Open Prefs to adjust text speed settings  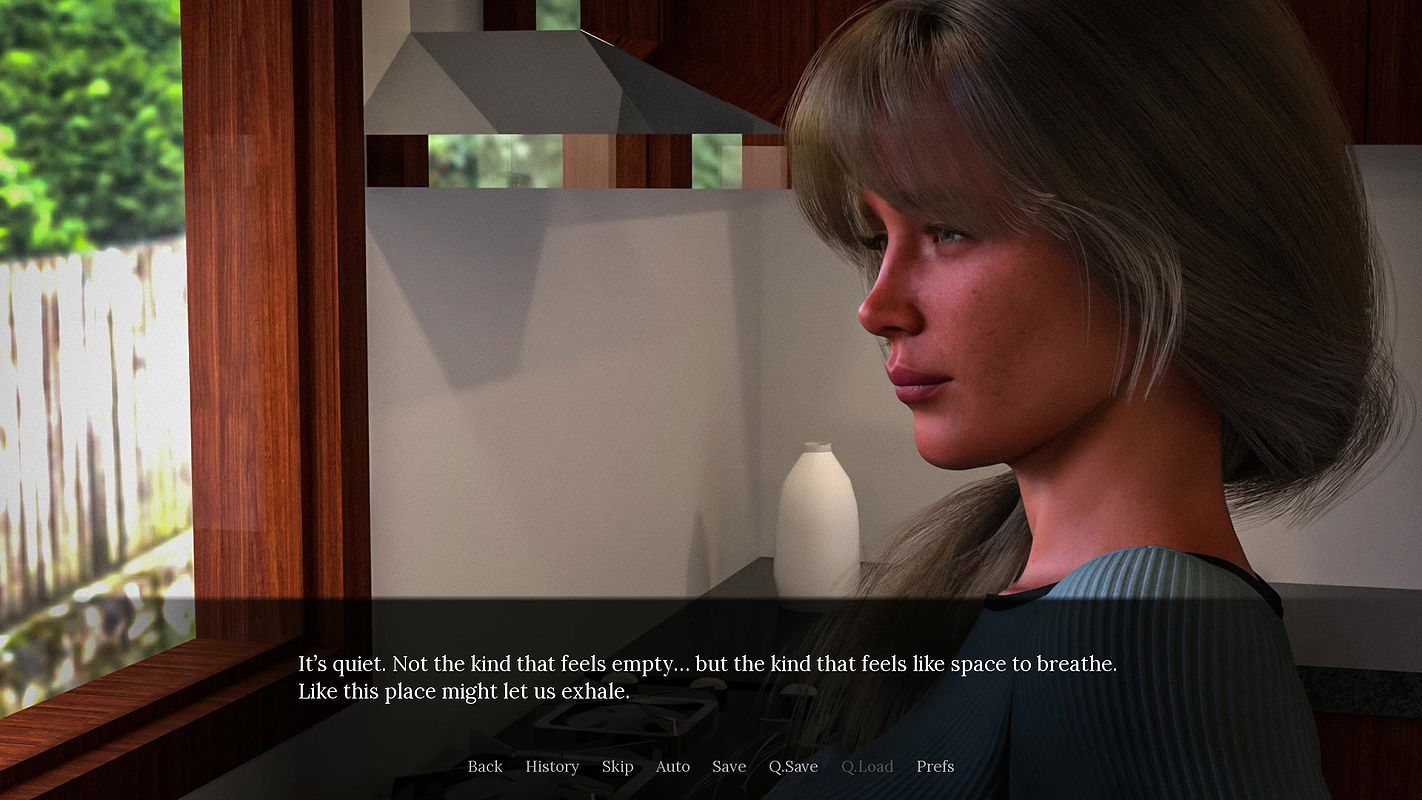pos(935,766)
